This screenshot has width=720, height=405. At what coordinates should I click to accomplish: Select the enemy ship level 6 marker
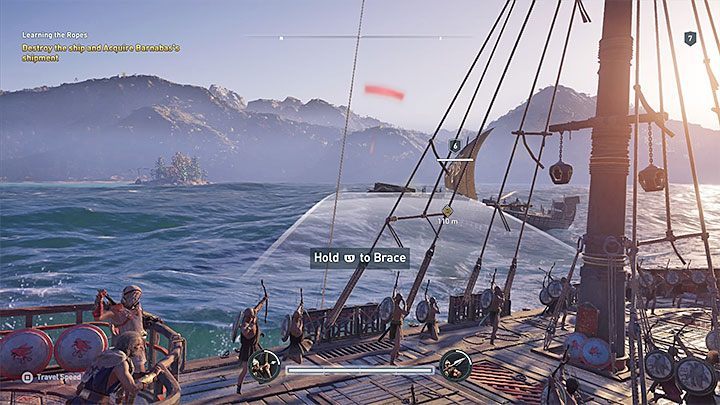pos(455,145)
